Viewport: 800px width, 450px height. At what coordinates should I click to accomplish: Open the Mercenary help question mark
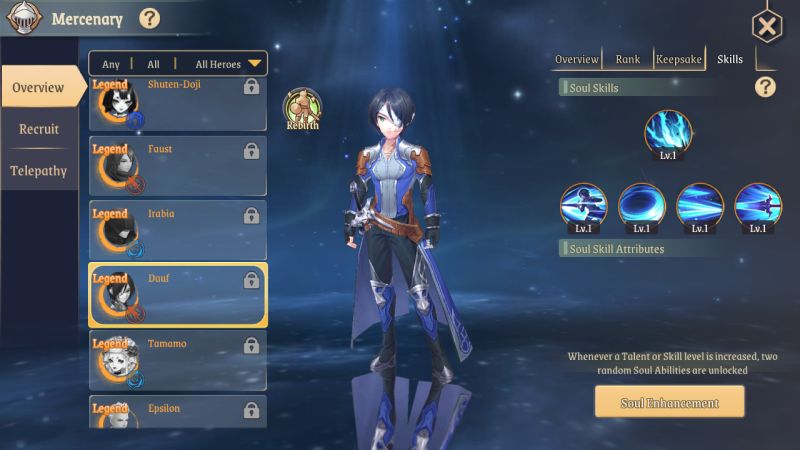pyautogui.click(x=149, y=18)
